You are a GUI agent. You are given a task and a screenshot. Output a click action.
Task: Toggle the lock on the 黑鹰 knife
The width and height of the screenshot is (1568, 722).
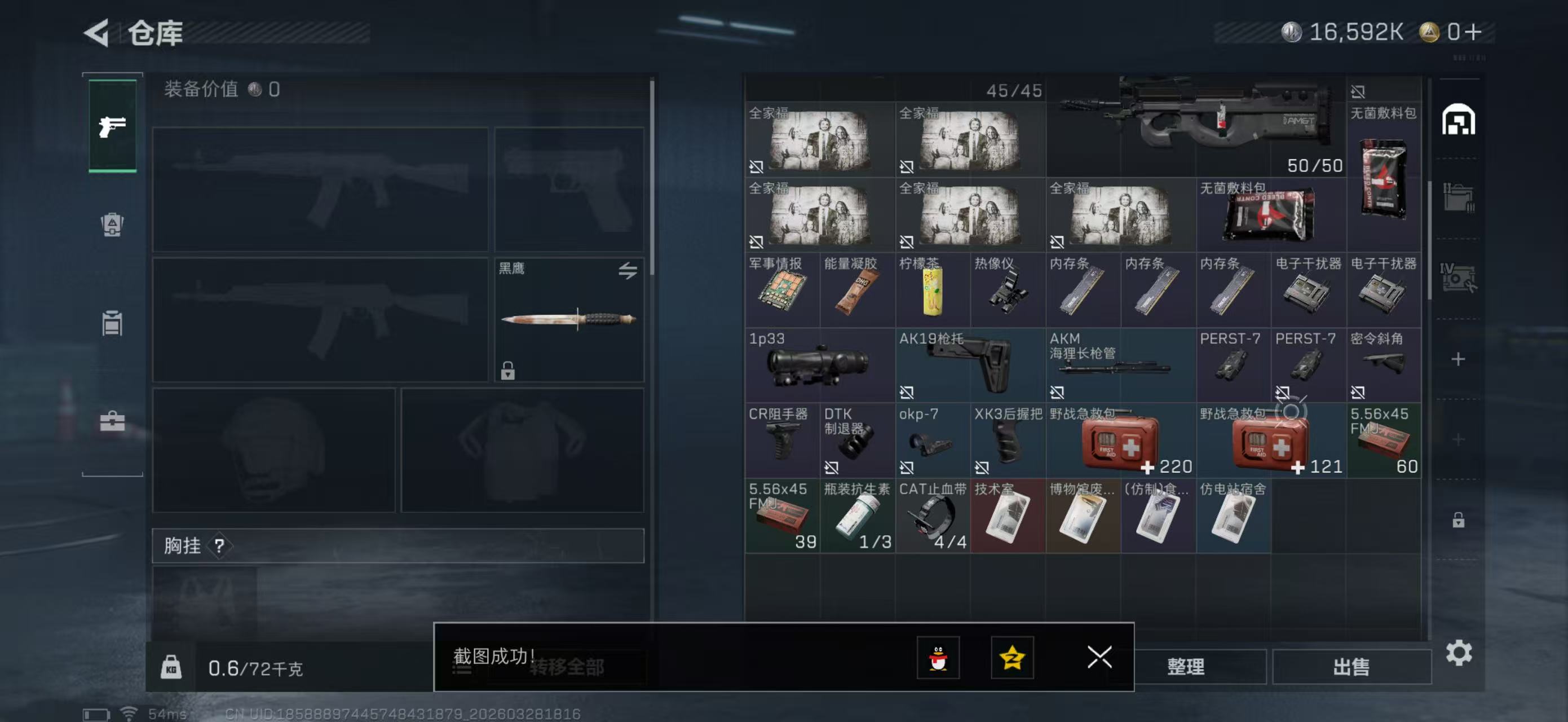point(507,371)
